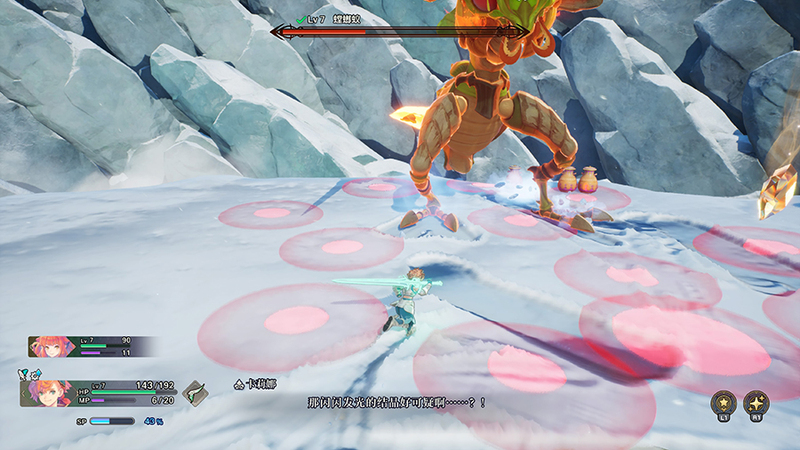Activate the single gold star shortcut icon

point(722,401)
